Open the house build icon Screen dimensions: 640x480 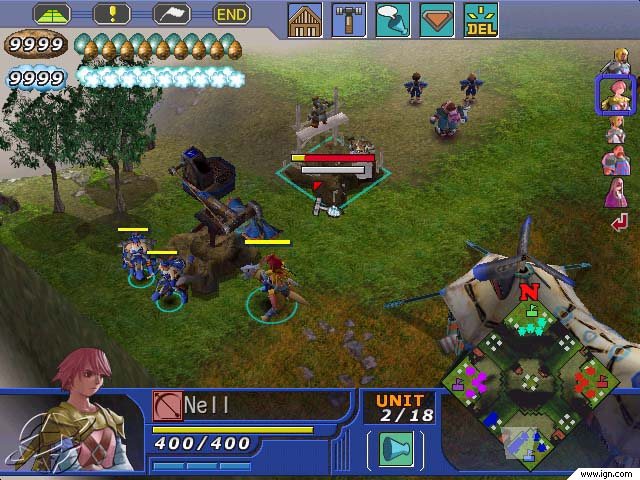(x=305, y=20)
